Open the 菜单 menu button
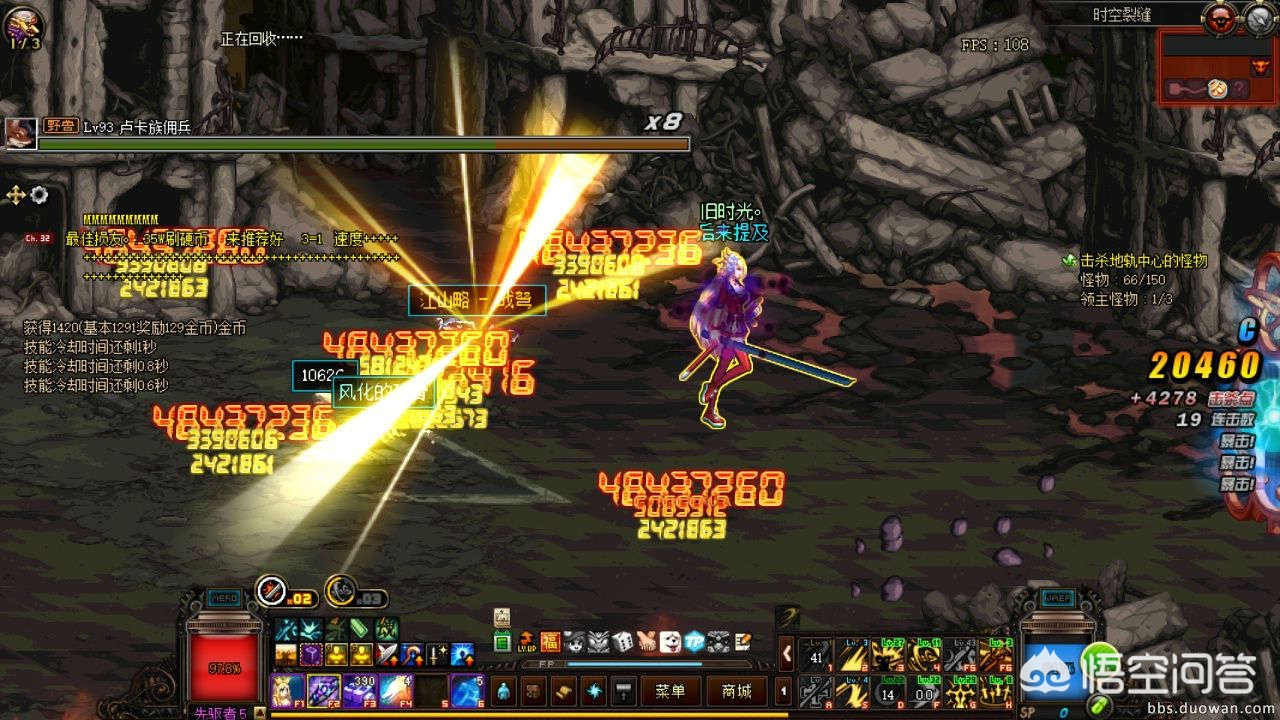 670,691
